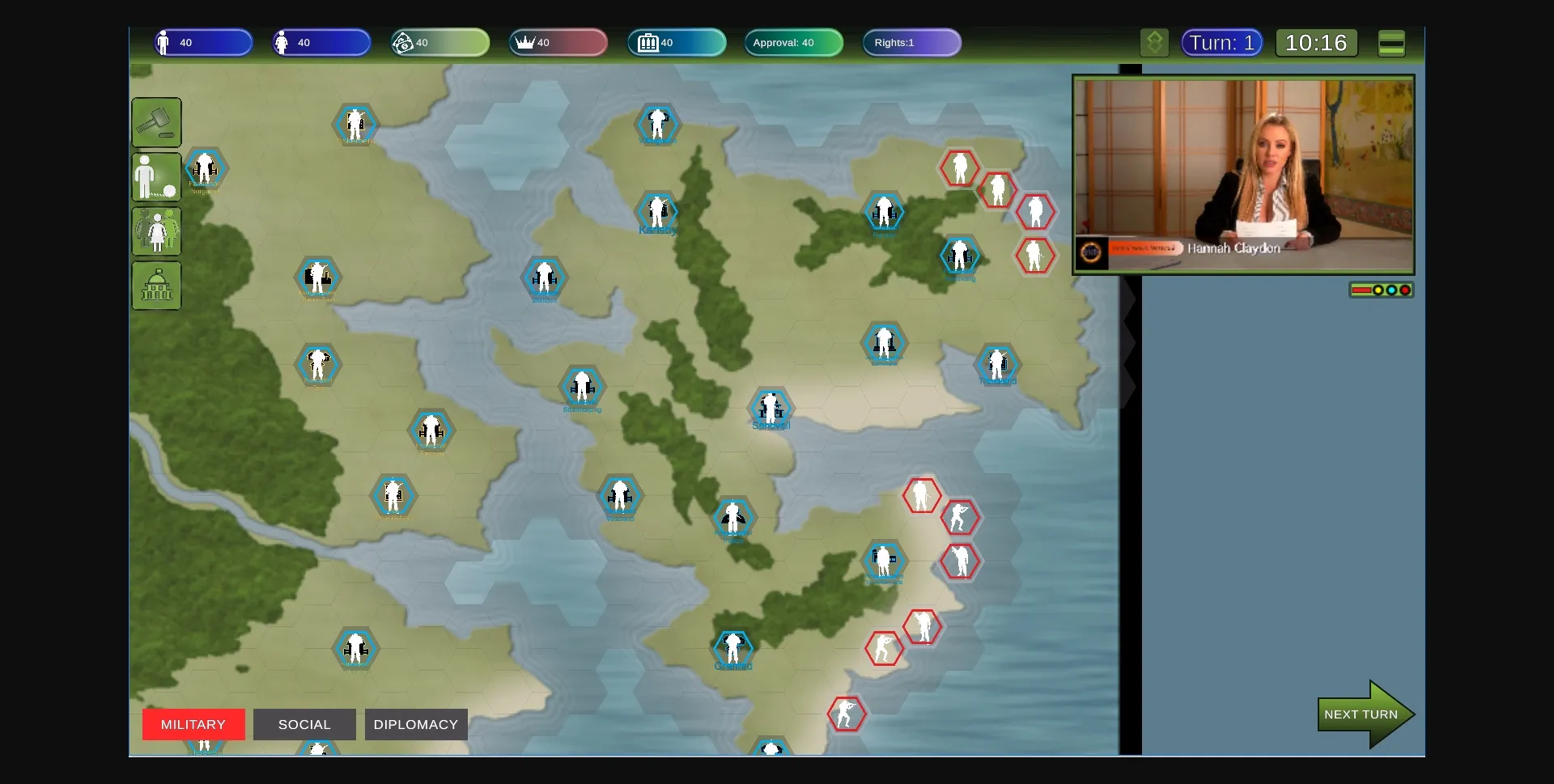Select the prisoner ball-and-chain sidebar icon
This screenshot has height=784, width=1554.
click(x=155, y=177)
